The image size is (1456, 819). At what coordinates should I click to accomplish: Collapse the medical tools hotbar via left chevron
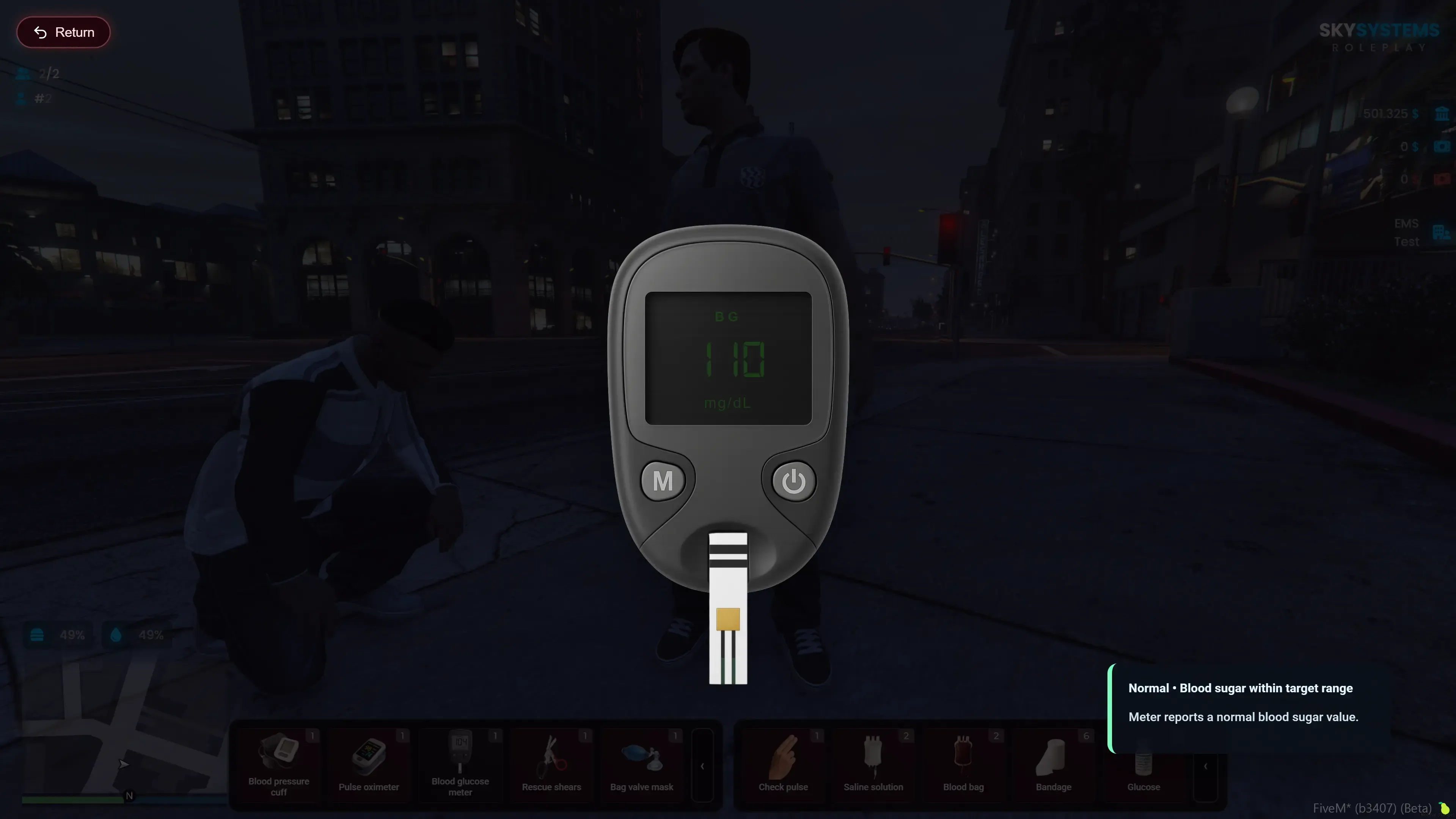point(702,766)
